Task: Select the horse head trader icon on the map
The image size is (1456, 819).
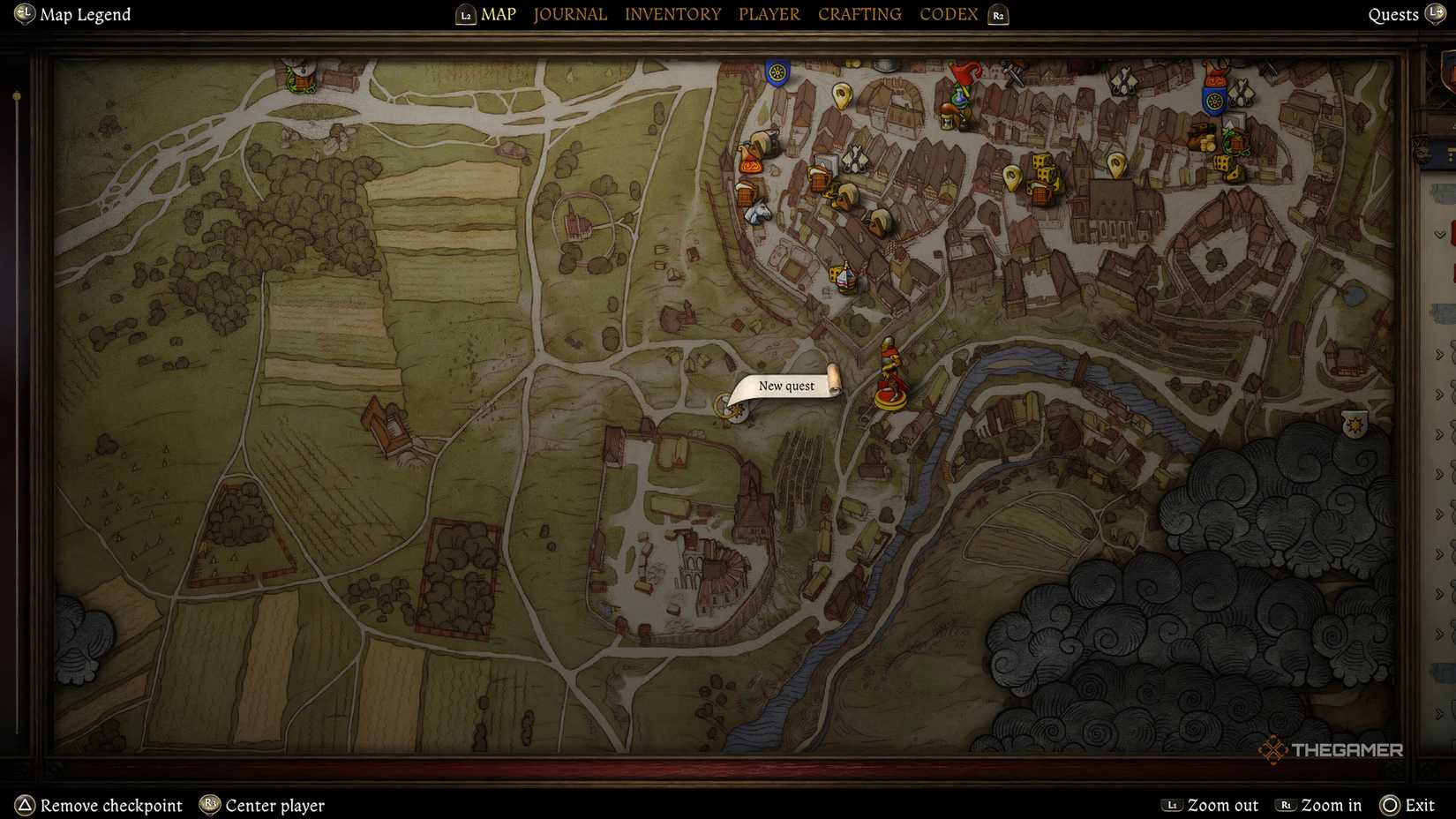Action: click(x=757, y=211)
